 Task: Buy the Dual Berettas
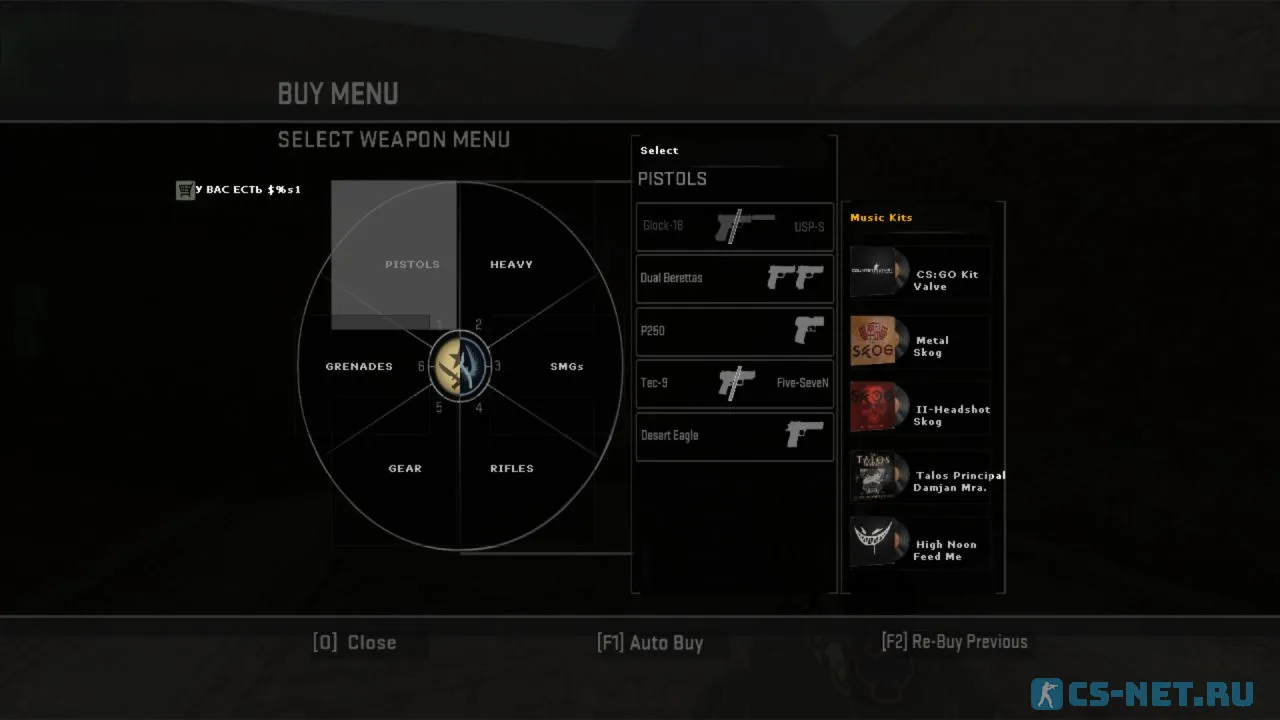pos(735,278)
